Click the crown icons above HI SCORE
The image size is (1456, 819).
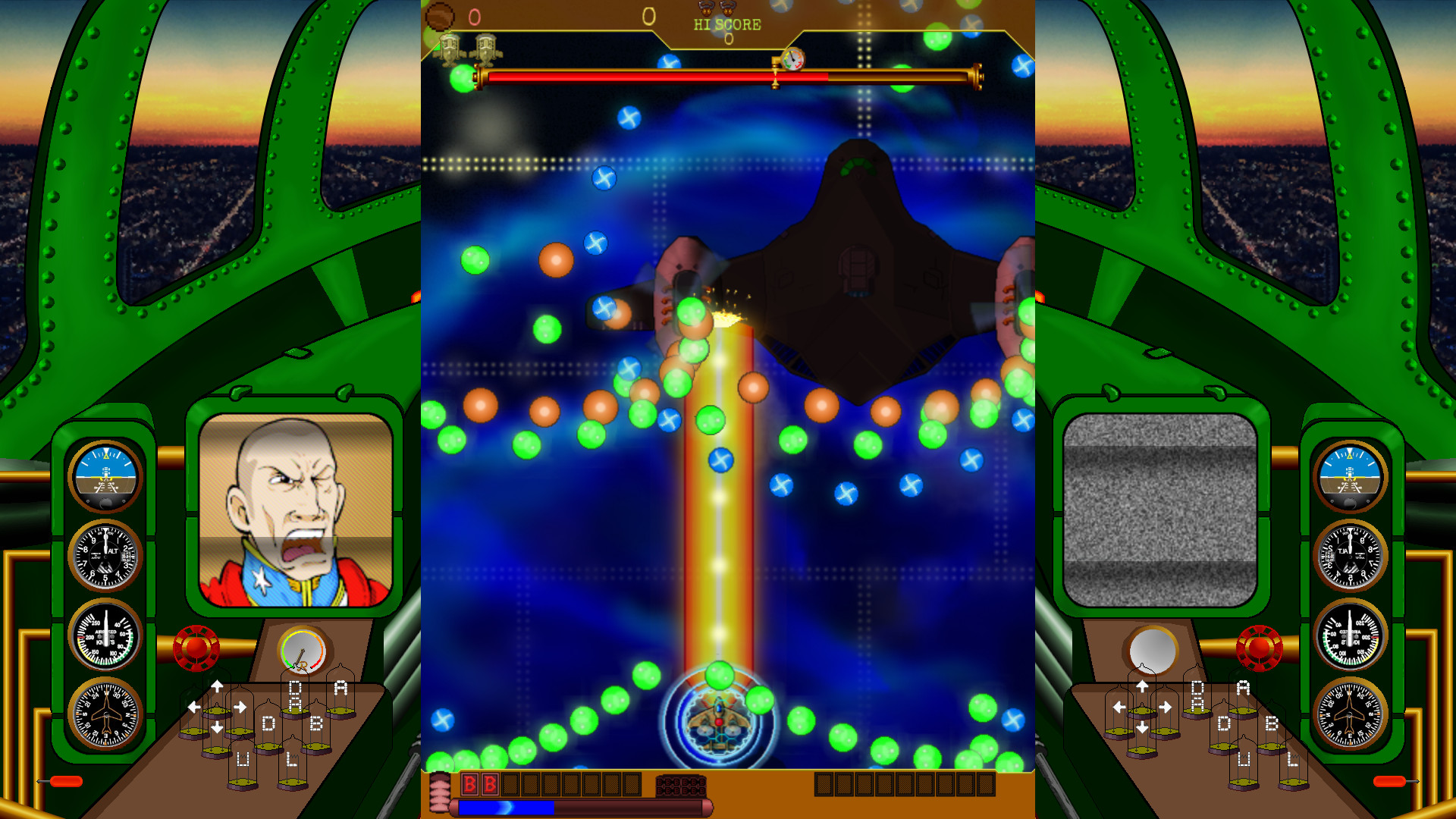pyautogui.click(x=715, y=9)
